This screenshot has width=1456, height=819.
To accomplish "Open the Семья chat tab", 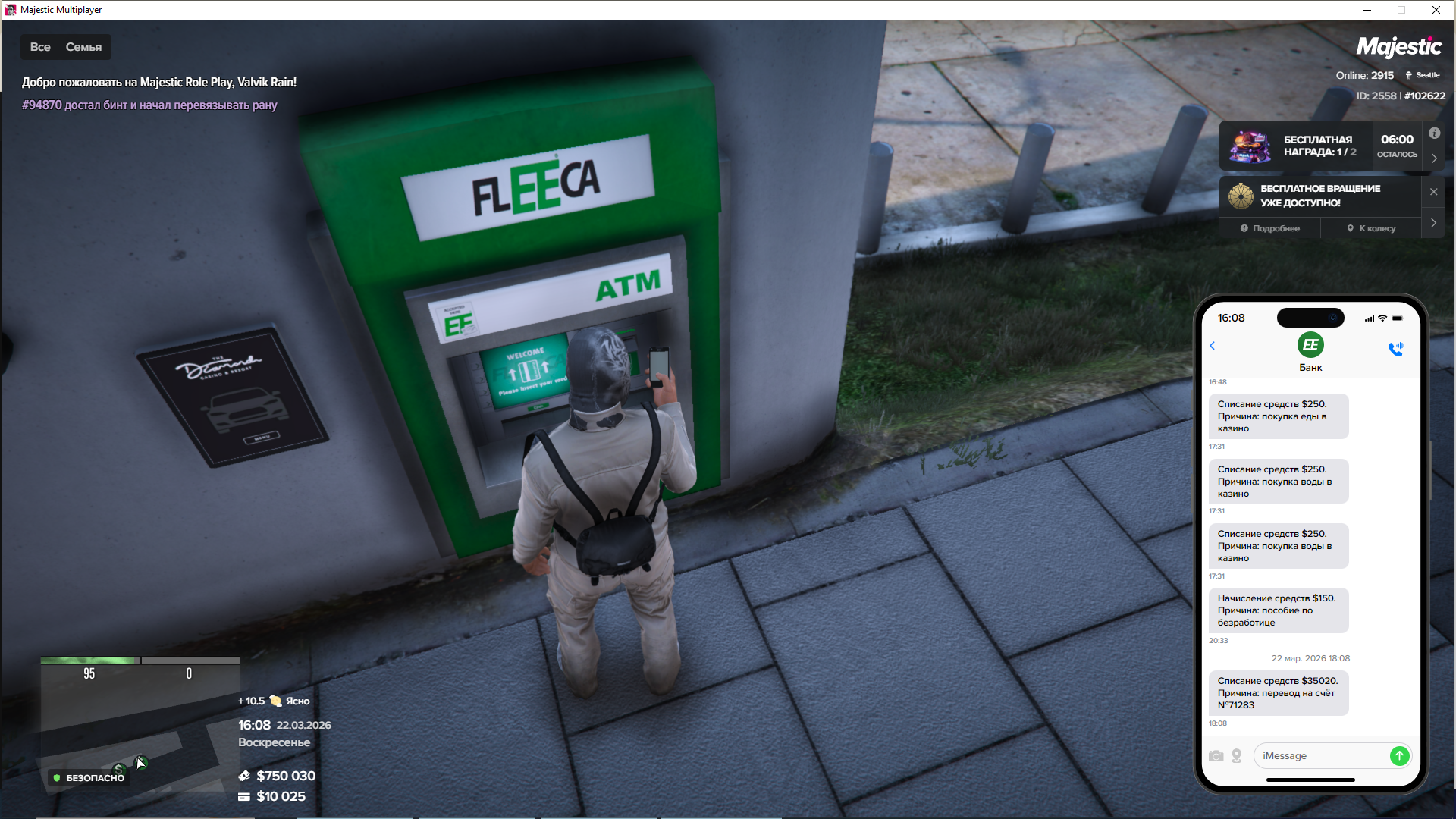I will pyautogui.click(x=83, y=47).
